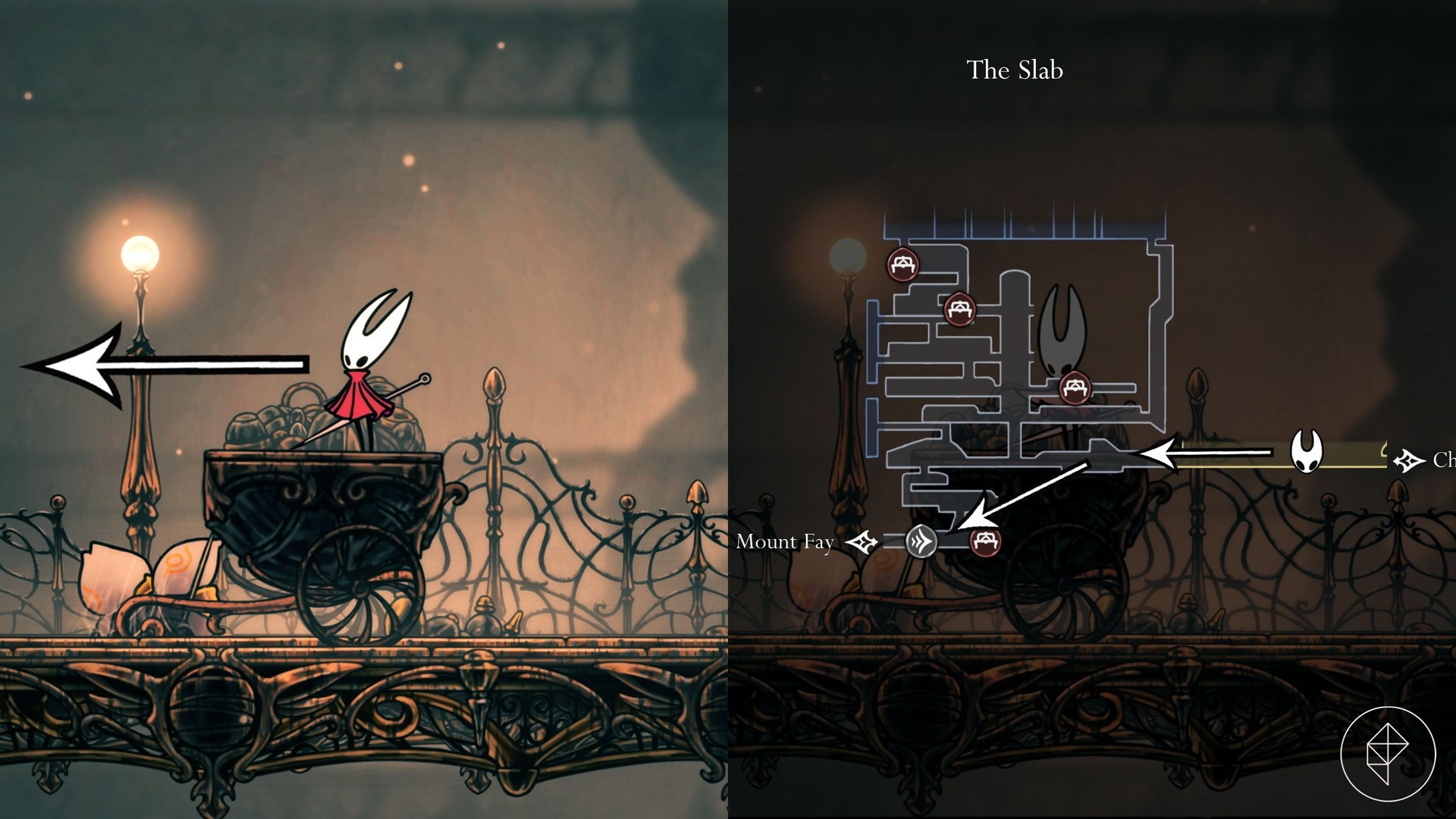Click The Slab area title
Viewport: 1456px width, 819px height.
(1015, 70)
